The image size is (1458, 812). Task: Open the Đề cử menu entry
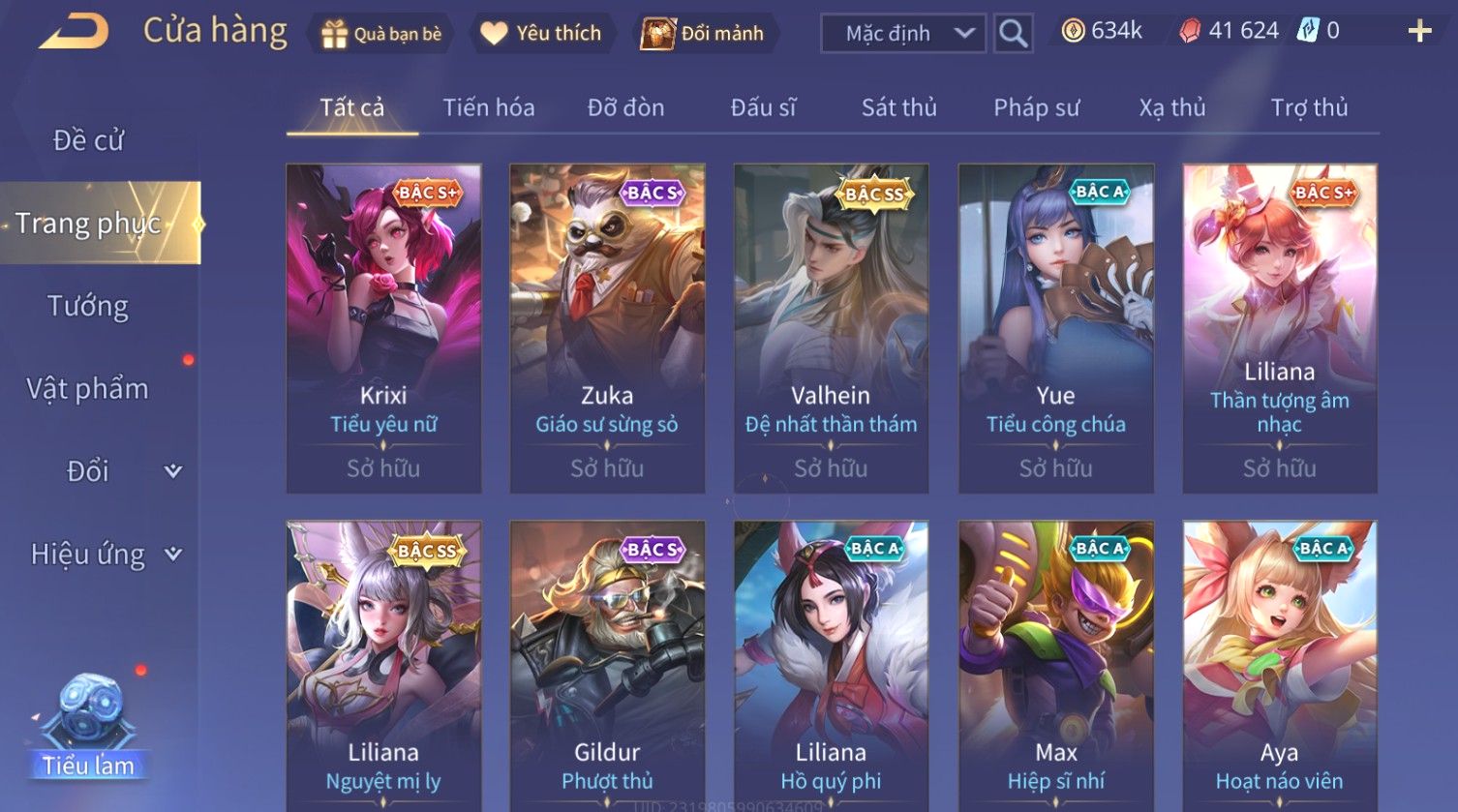click(88, 140)
